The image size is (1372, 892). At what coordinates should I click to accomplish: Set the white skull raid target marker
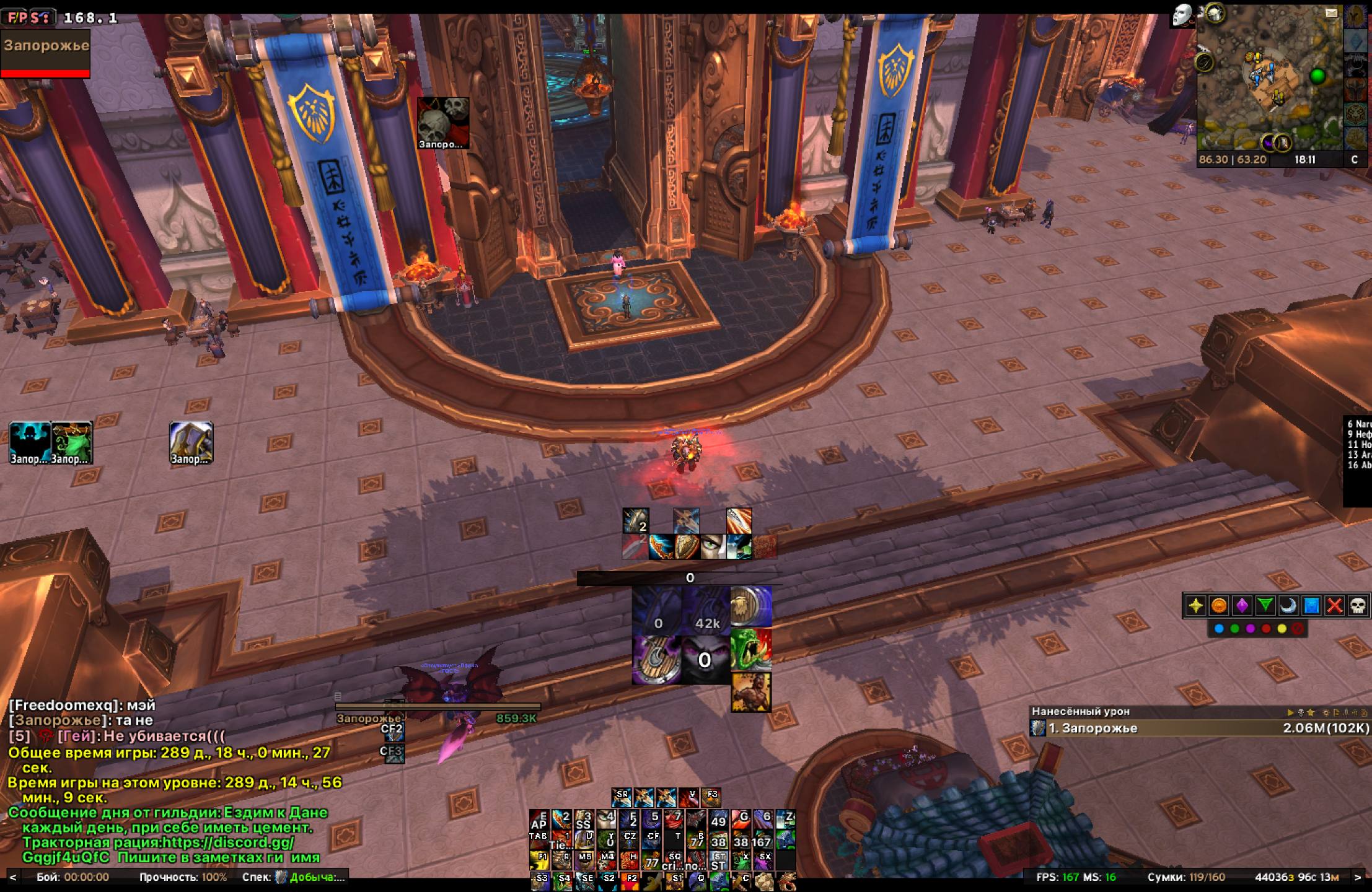pos(1358,605)
